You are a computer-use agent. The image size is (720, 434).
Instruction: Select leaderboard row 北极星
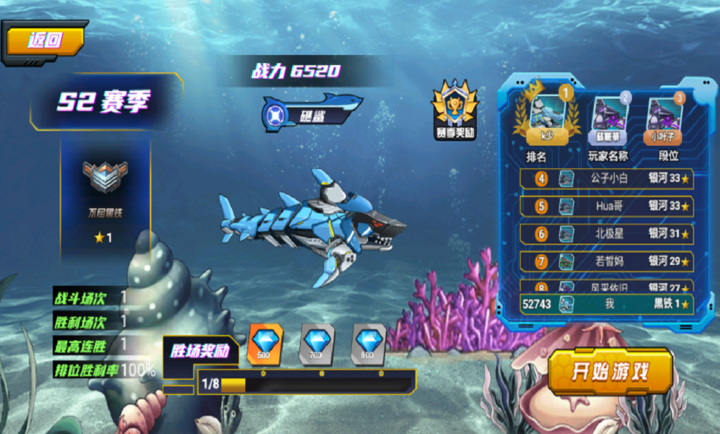point(609,234)
